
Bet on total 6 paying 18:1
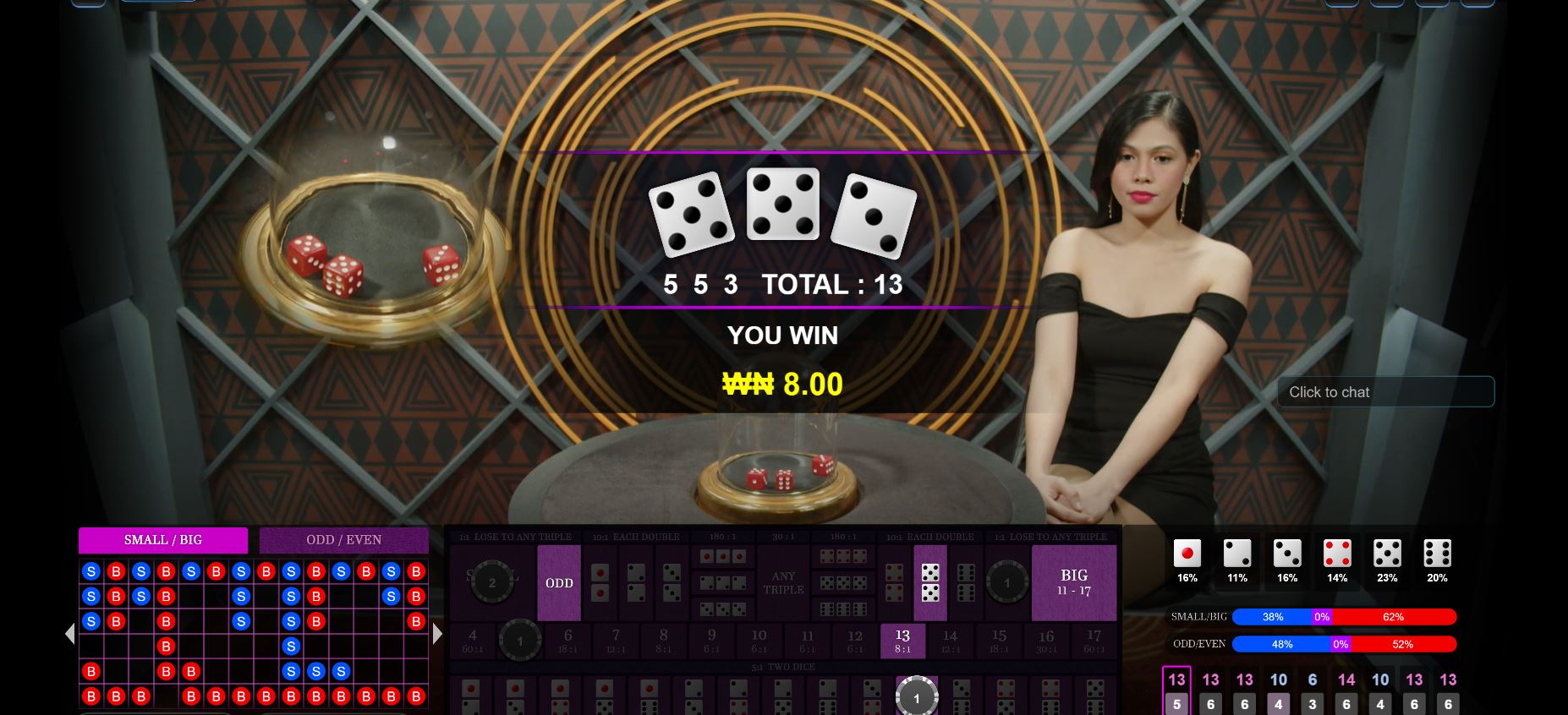[567, 641]
